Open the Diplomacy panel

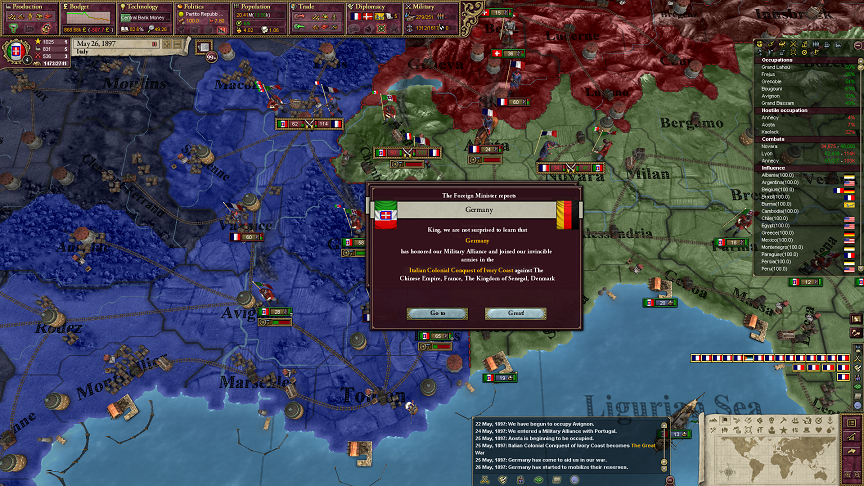coord(376,6)
